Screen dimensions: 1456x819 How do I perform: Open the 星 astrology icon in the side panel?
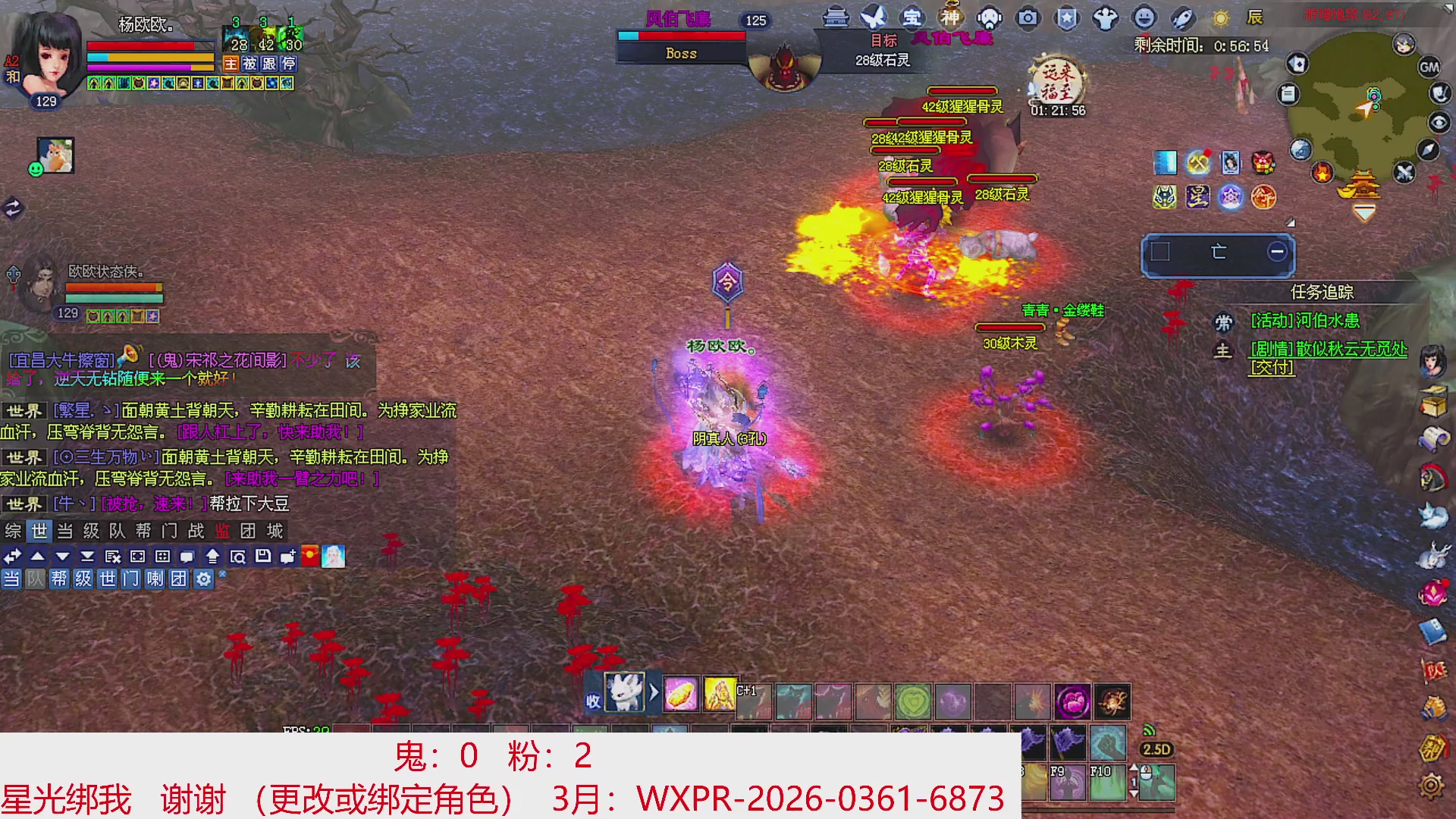[1197, 198]
